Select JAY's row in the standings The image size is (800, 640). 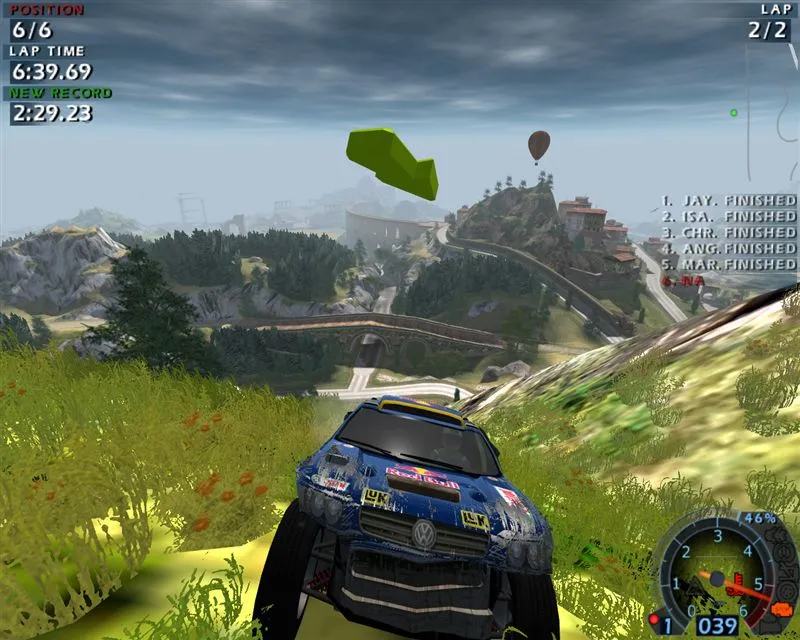[728, 200]
